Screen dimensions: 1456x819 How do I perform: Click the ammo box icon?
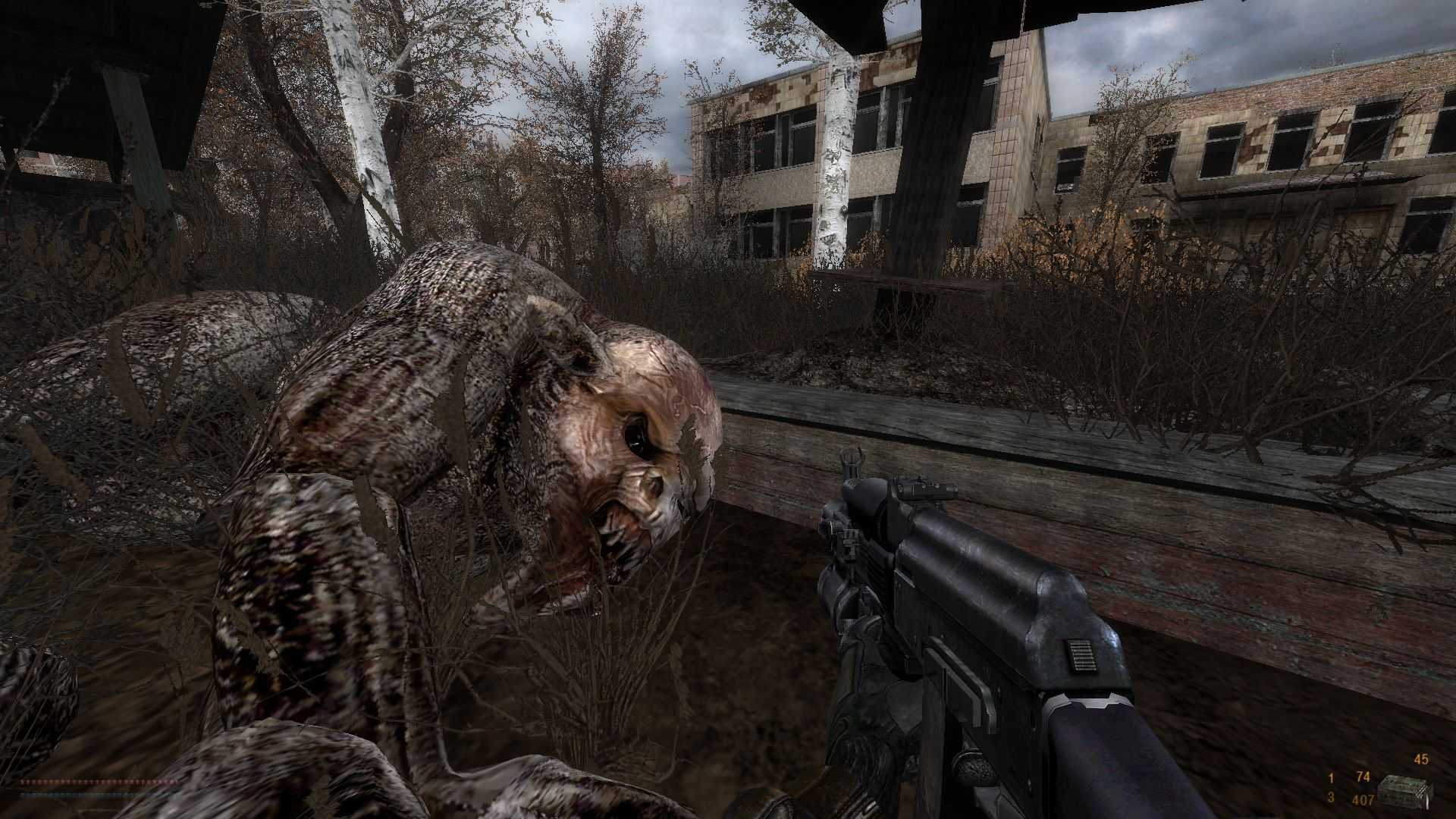tap(1403, 791)
